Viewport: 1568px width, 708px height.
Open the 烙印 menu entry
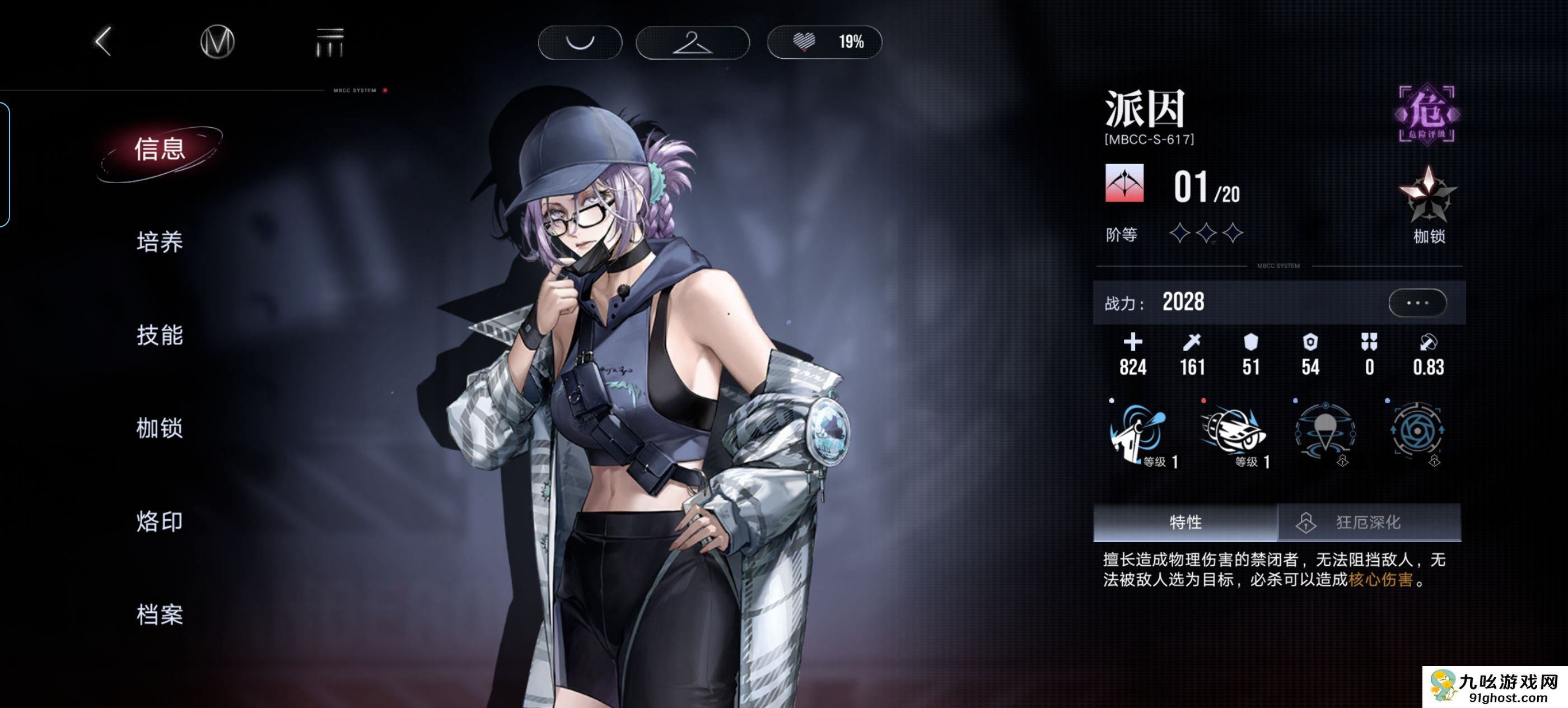coord(160,521)
